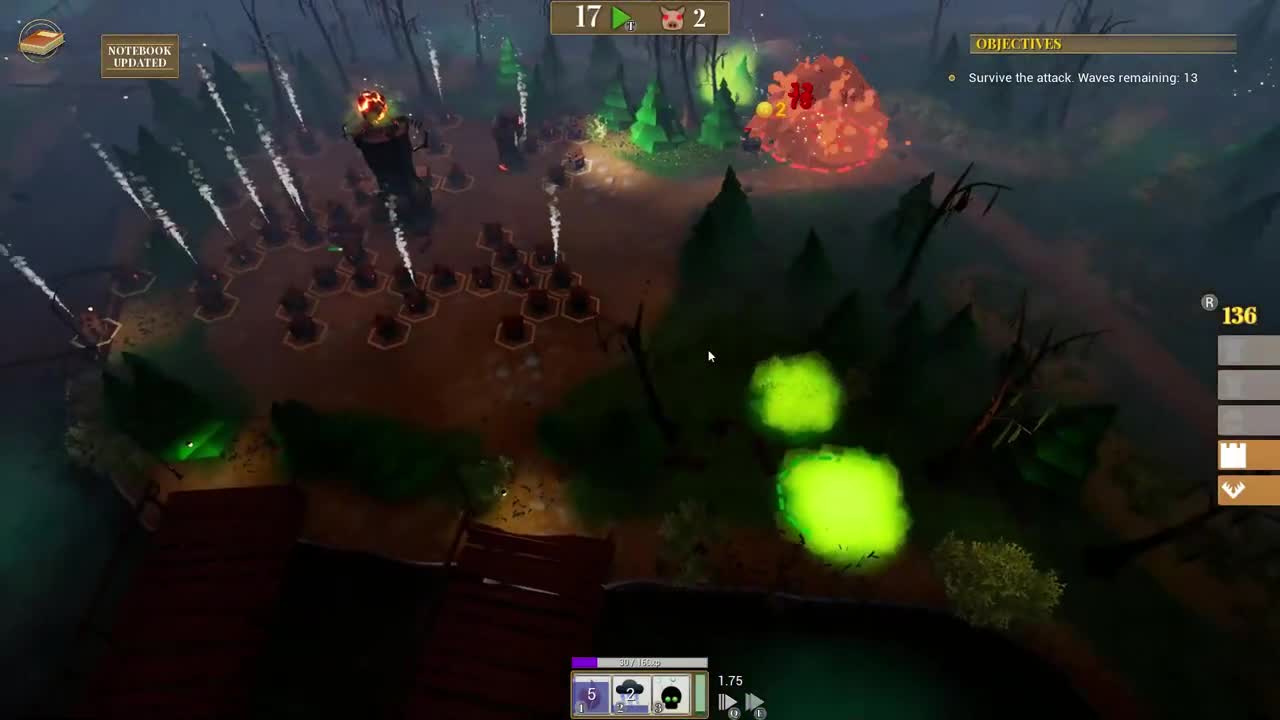
Task: Select the lightning spell in hotbar slot 1
Action: tap(591, 693)
